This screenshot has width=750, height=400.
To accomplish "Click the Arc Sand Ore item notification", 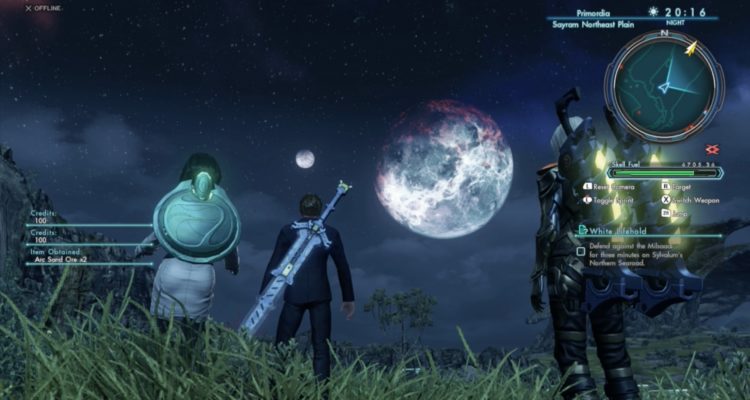I will tap(62, 260).
